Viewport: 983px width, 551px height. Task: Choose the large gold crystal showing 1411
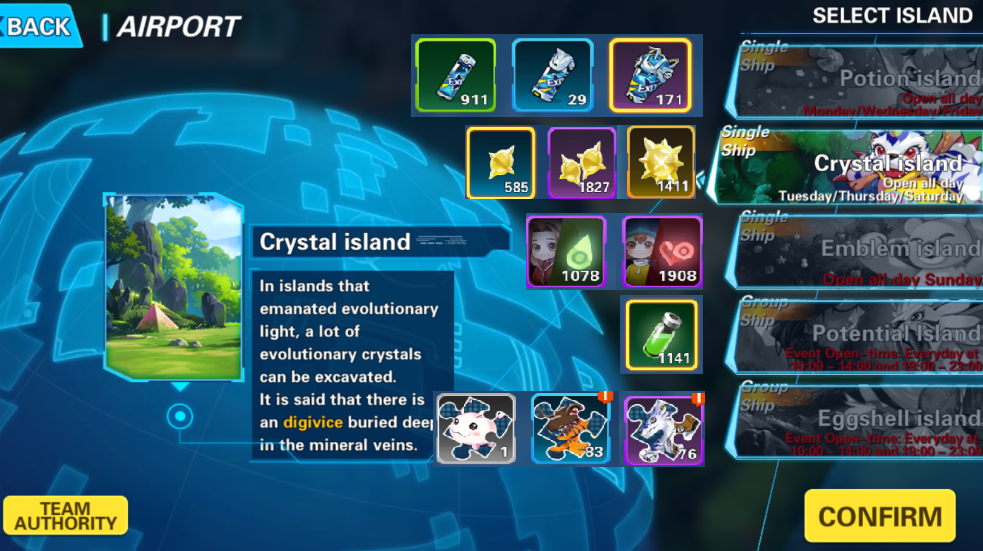tap(661, 163)
